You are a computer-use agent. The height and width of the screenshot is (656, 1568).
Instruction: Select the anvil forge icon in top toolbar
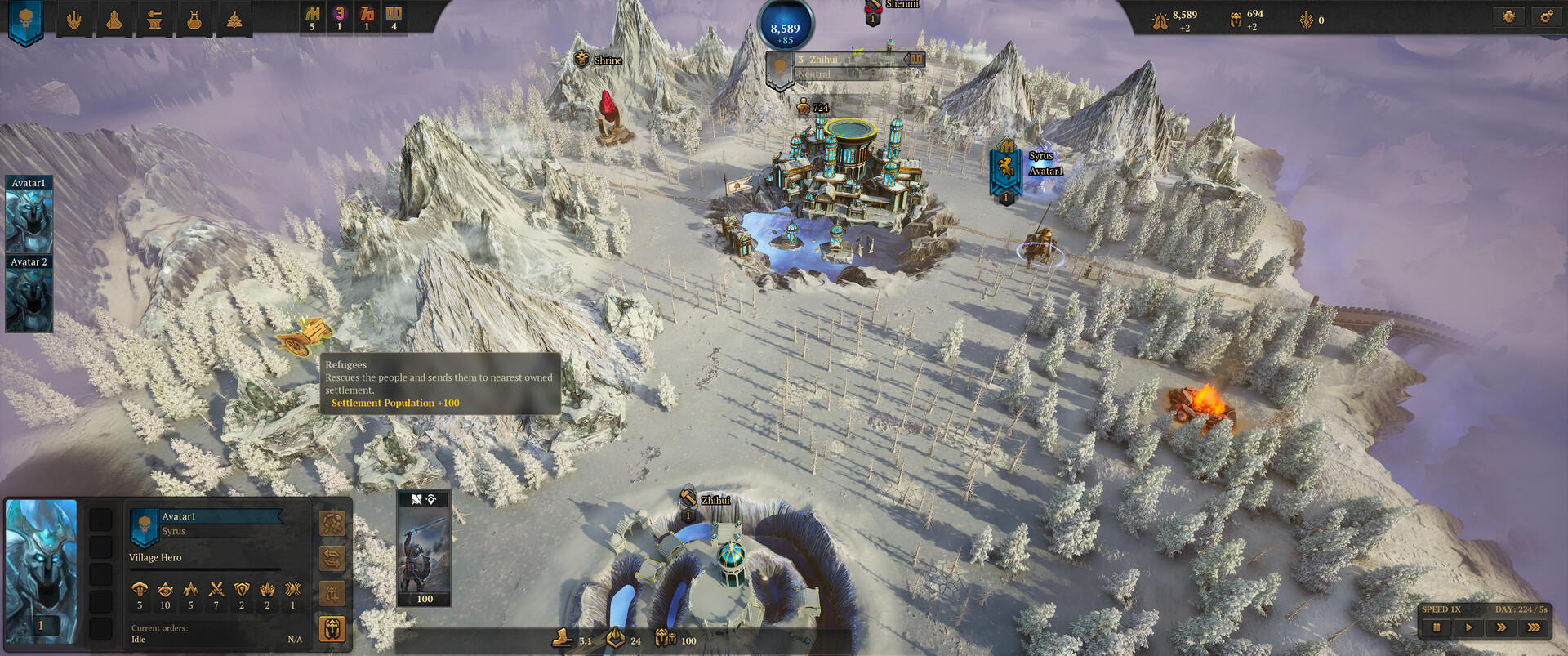pos(154,18)
